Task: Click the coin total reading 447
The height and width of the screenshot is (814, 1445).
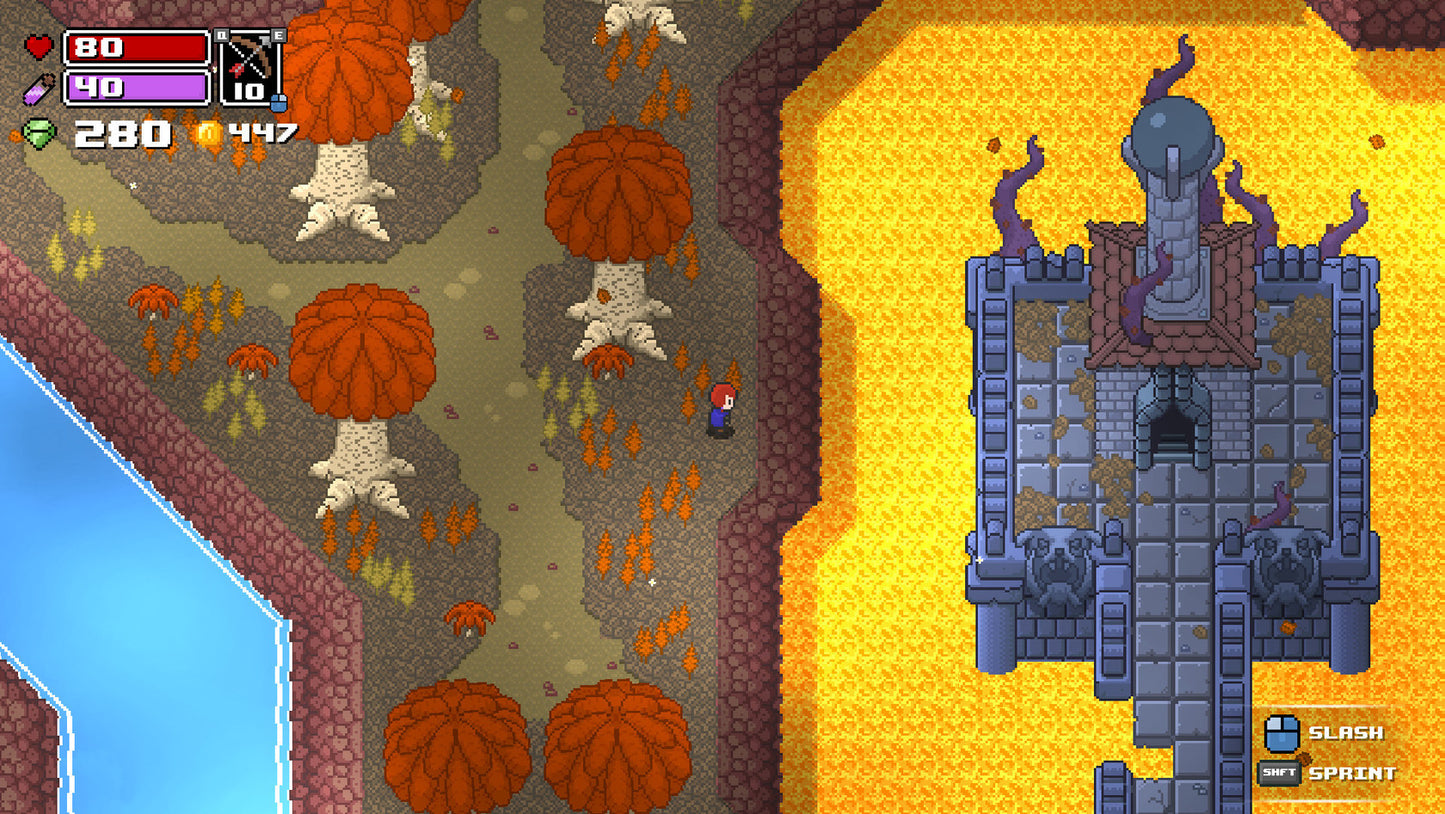Action: [262, 133]
